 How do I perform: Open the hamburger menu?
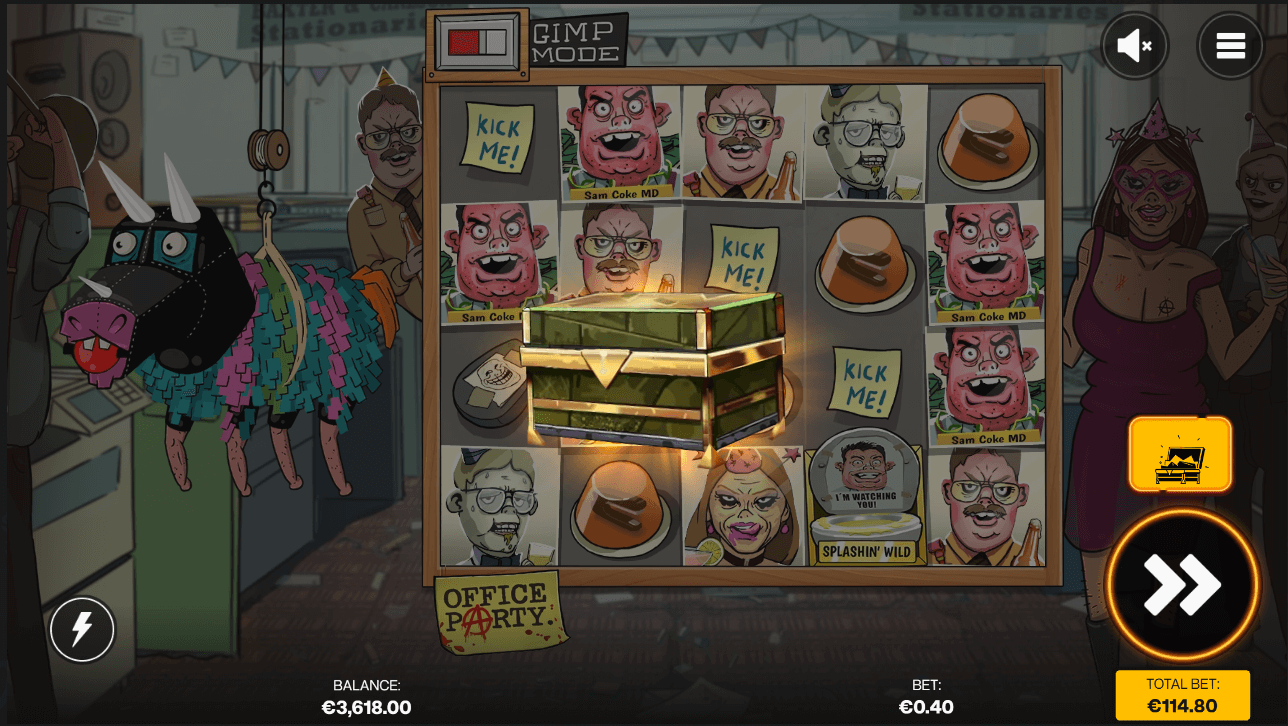pos(1231,45)
